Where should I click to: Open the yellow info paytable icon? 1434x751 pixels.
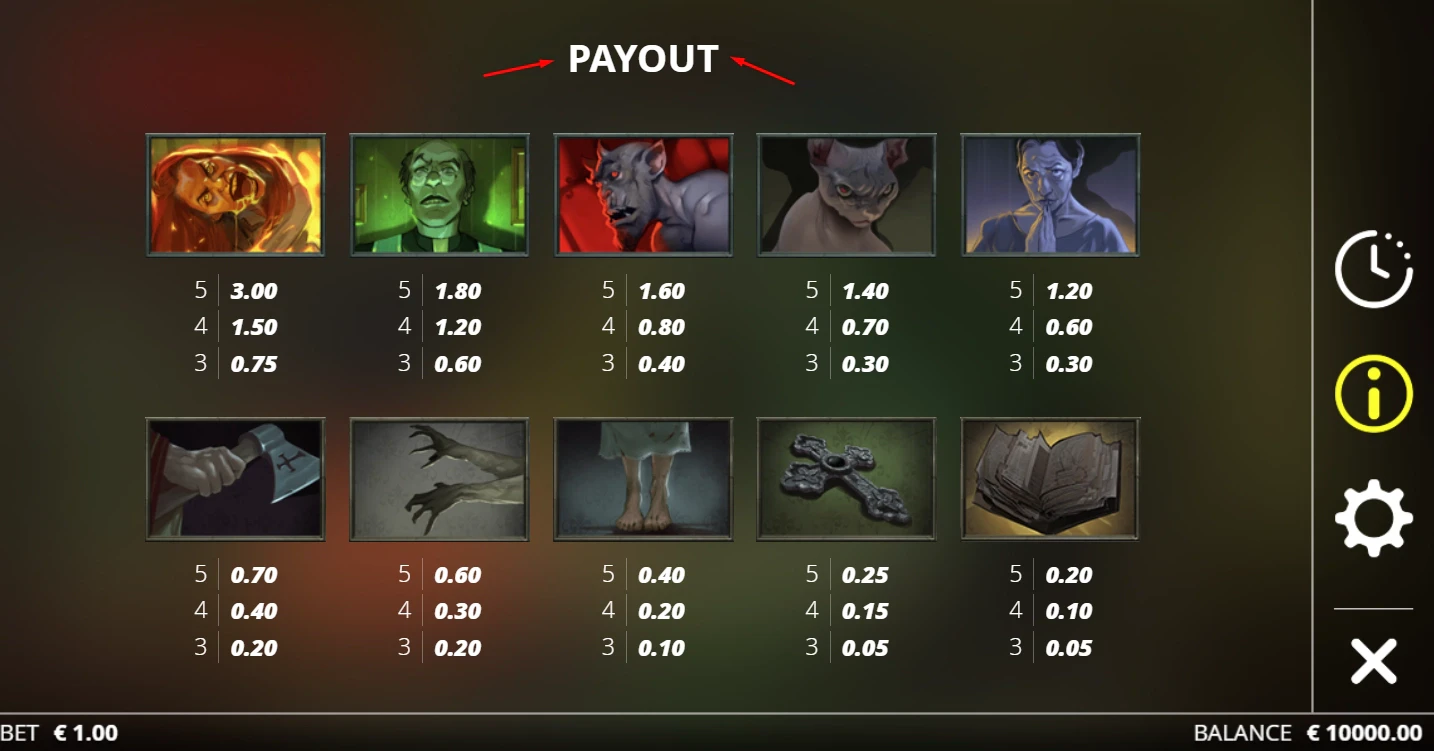point(1372,392)
